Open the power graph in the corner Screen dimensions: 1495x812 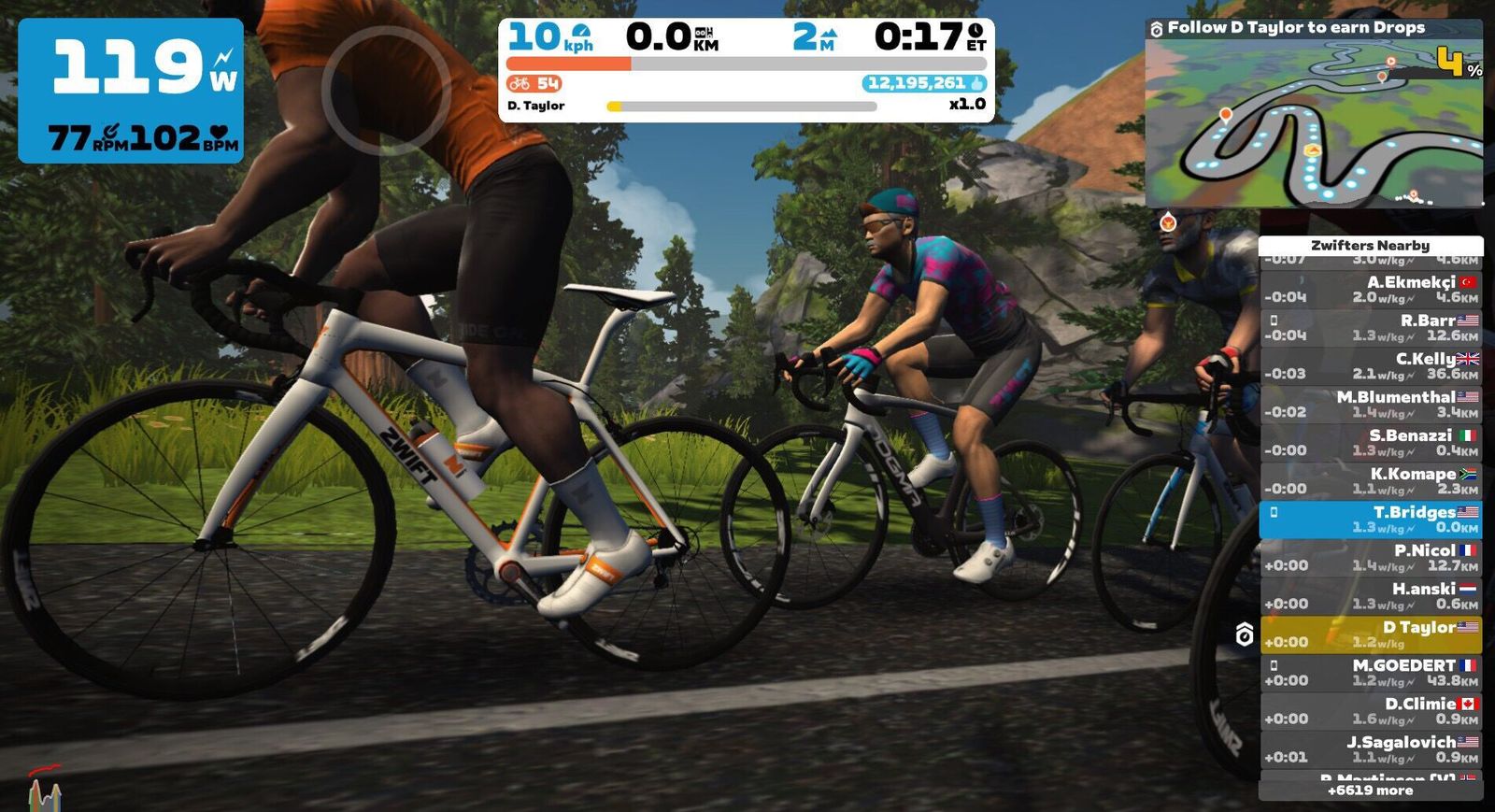coord(44,790)
